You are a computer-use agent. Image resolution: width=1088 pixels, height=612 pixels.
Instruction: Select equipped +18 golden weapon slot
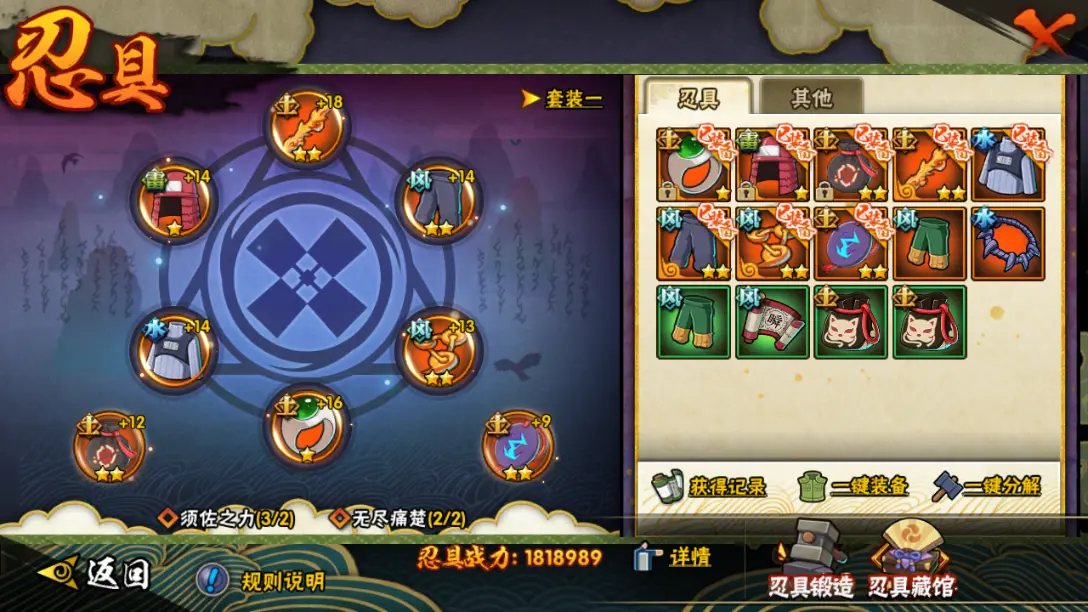(x=307, y=127)
